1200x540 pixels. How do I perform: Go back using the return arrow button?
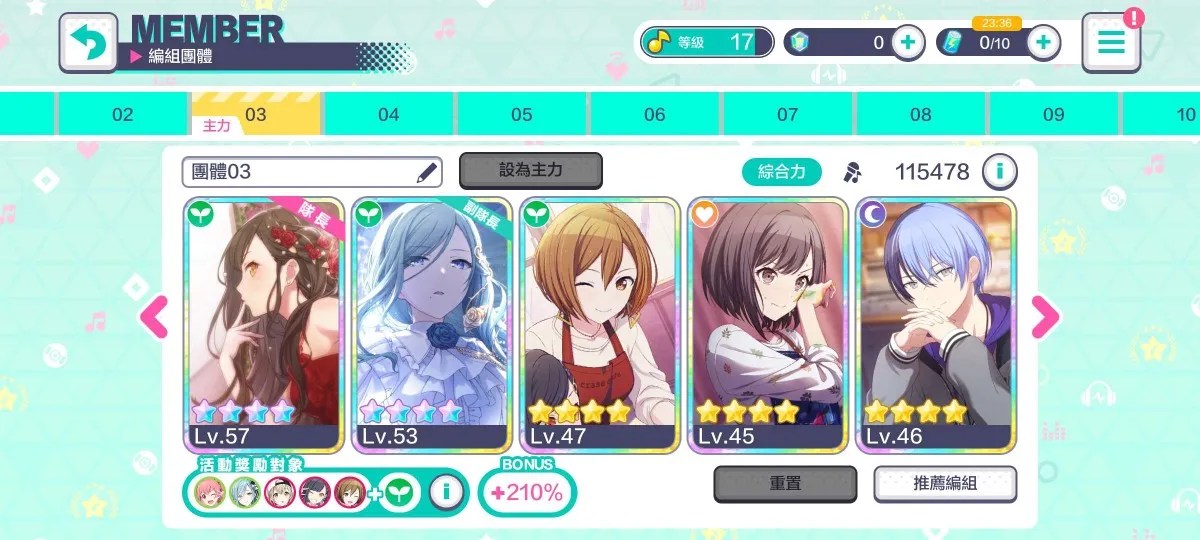87,42
